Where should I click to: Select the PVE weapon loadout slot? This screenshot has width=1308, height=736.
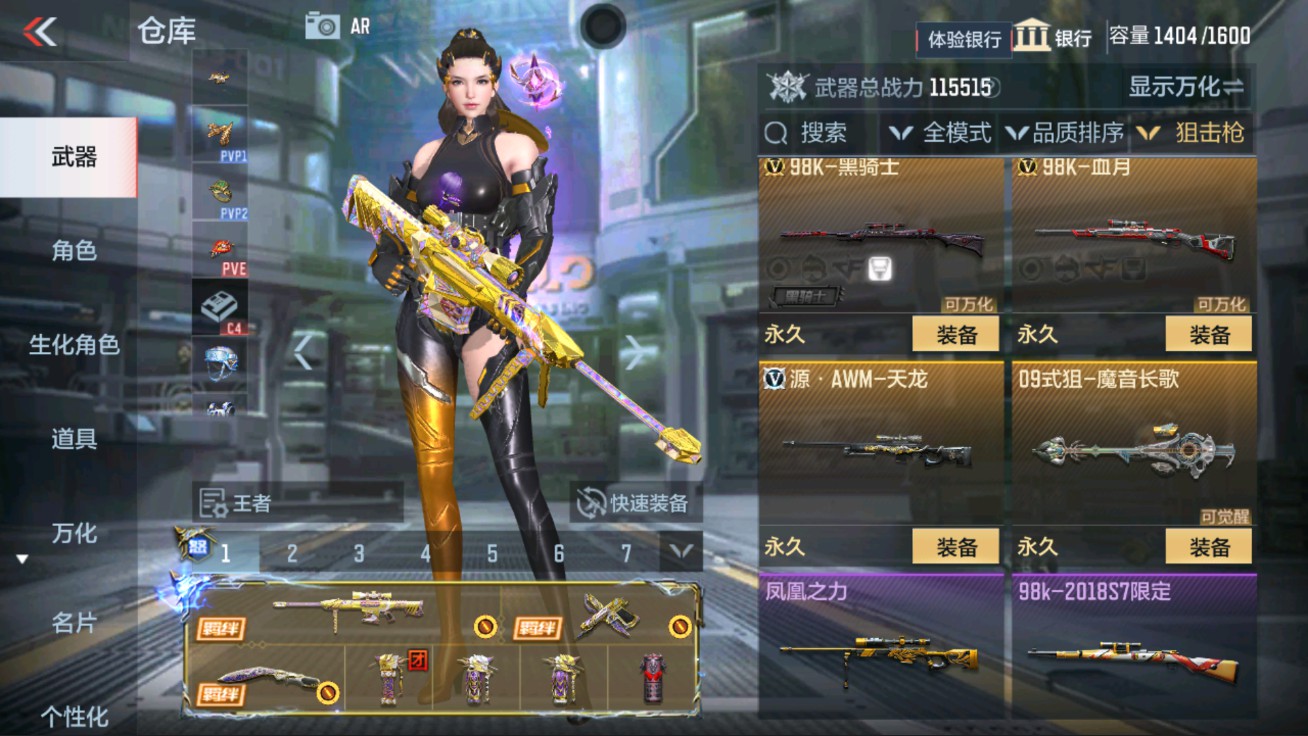click(x=220, y=250)
